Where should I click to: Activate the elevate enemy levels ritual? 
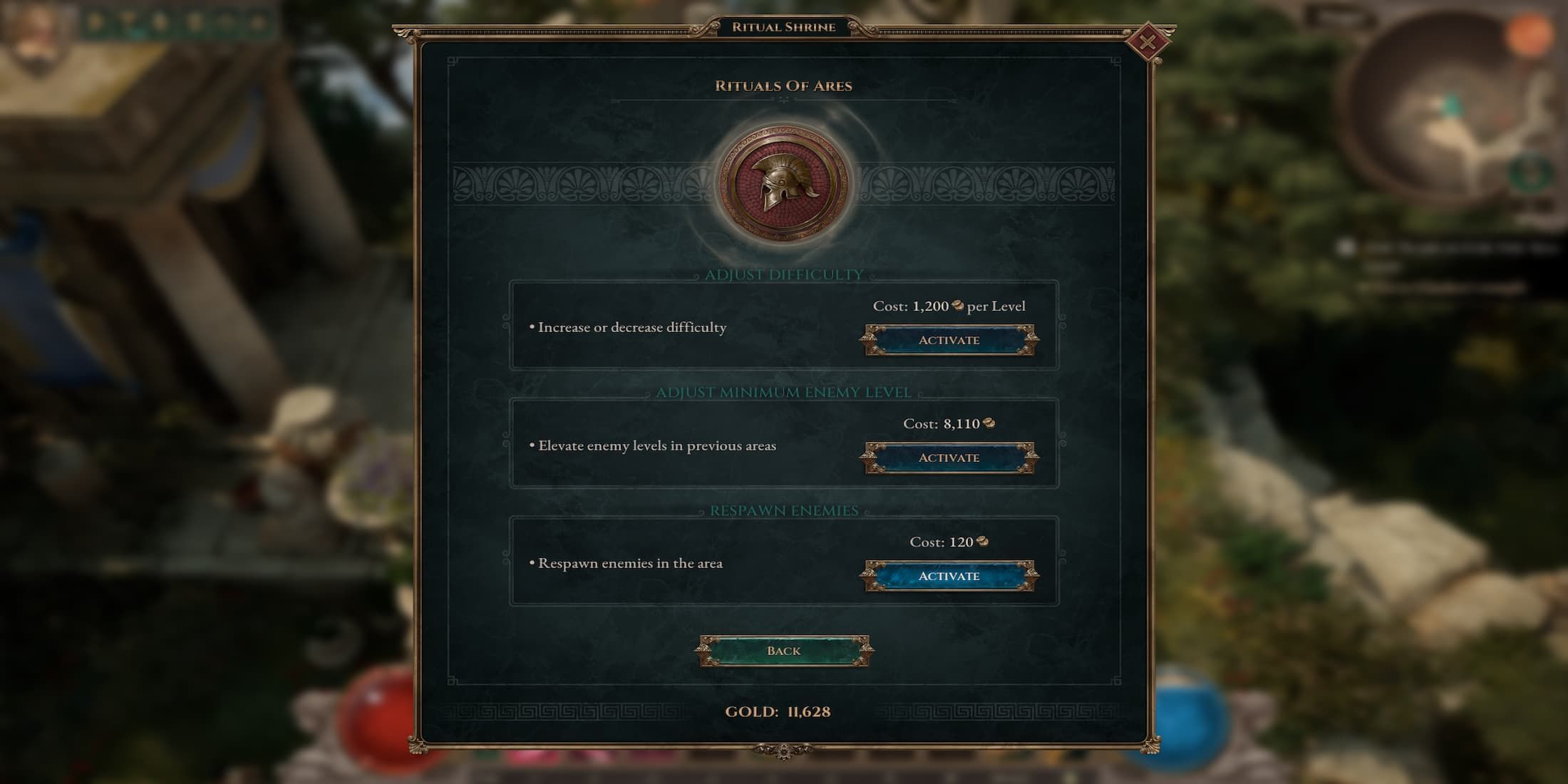tap(948, 458)
